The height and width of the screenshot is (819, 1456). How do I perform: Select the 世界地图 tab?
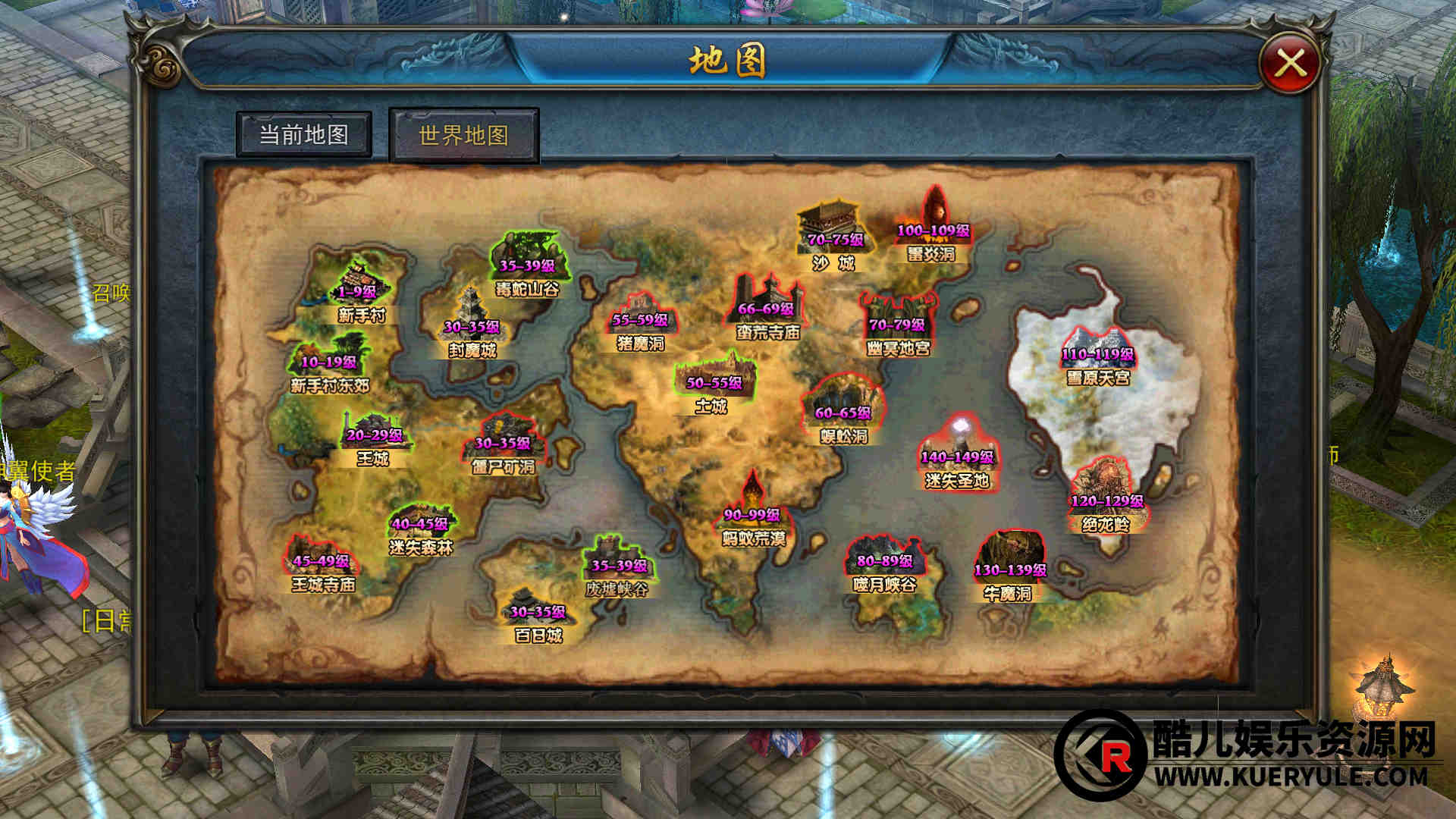point(463,136)
